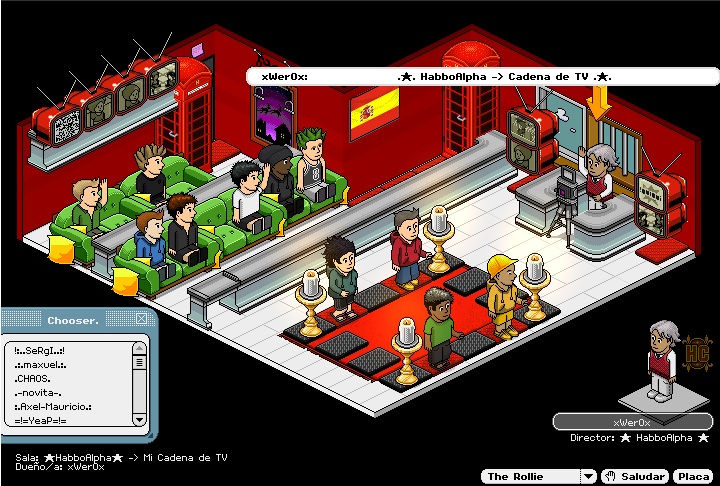Select !:..SeRgI..:! in the Chooser list

pyautogui.click(x=40, y=351)
